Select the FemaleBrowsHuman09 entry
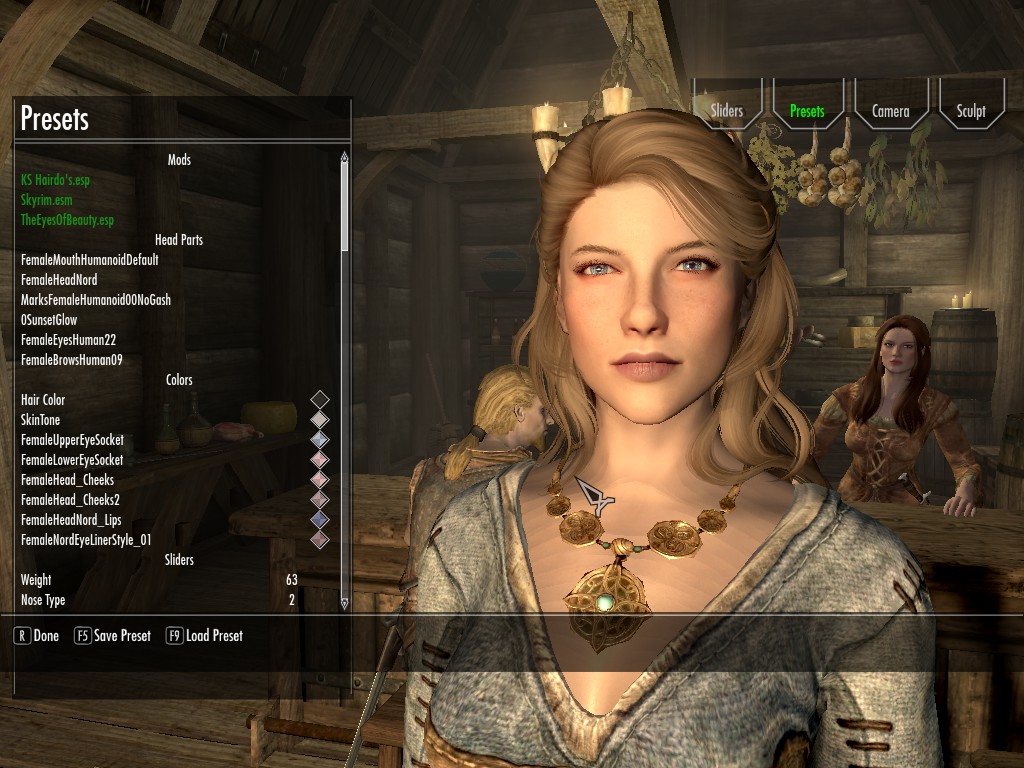 [71, 360]
